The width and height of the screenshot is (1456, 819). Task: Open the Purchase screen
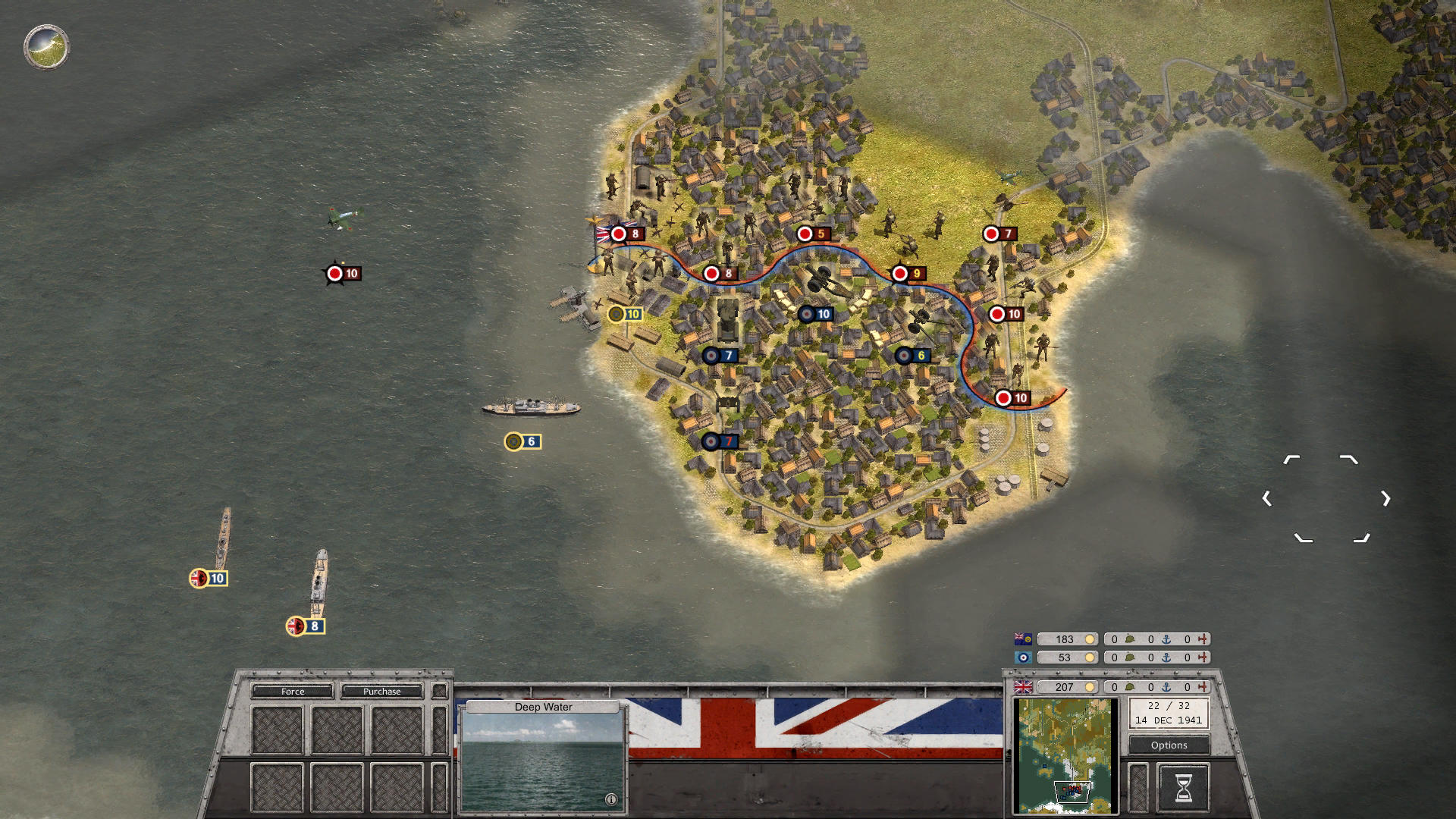[x=383, y=692]
